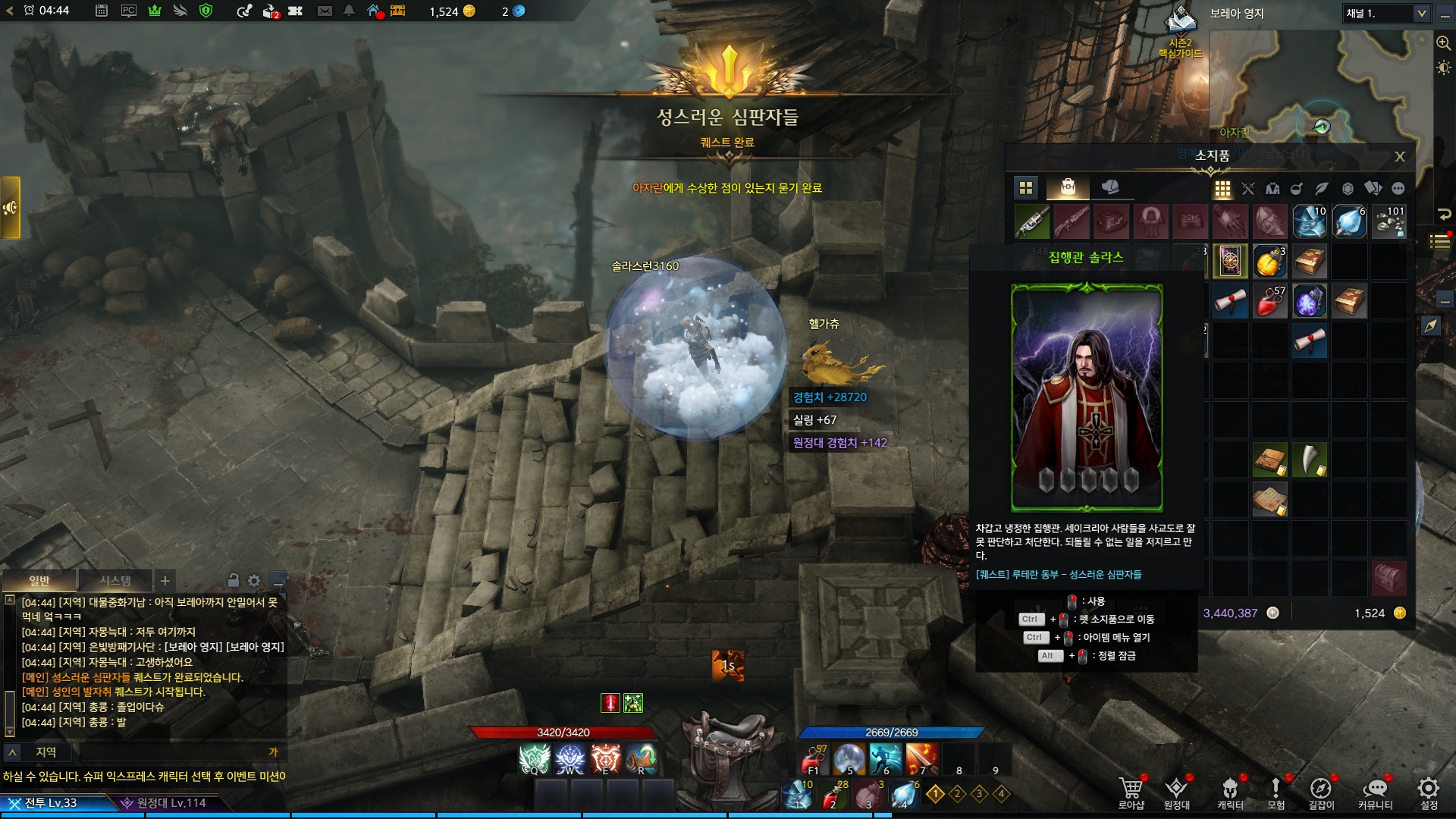Switch to the 시스템 chat tab
Viewport: 1456px width, 819px height.
115,581
